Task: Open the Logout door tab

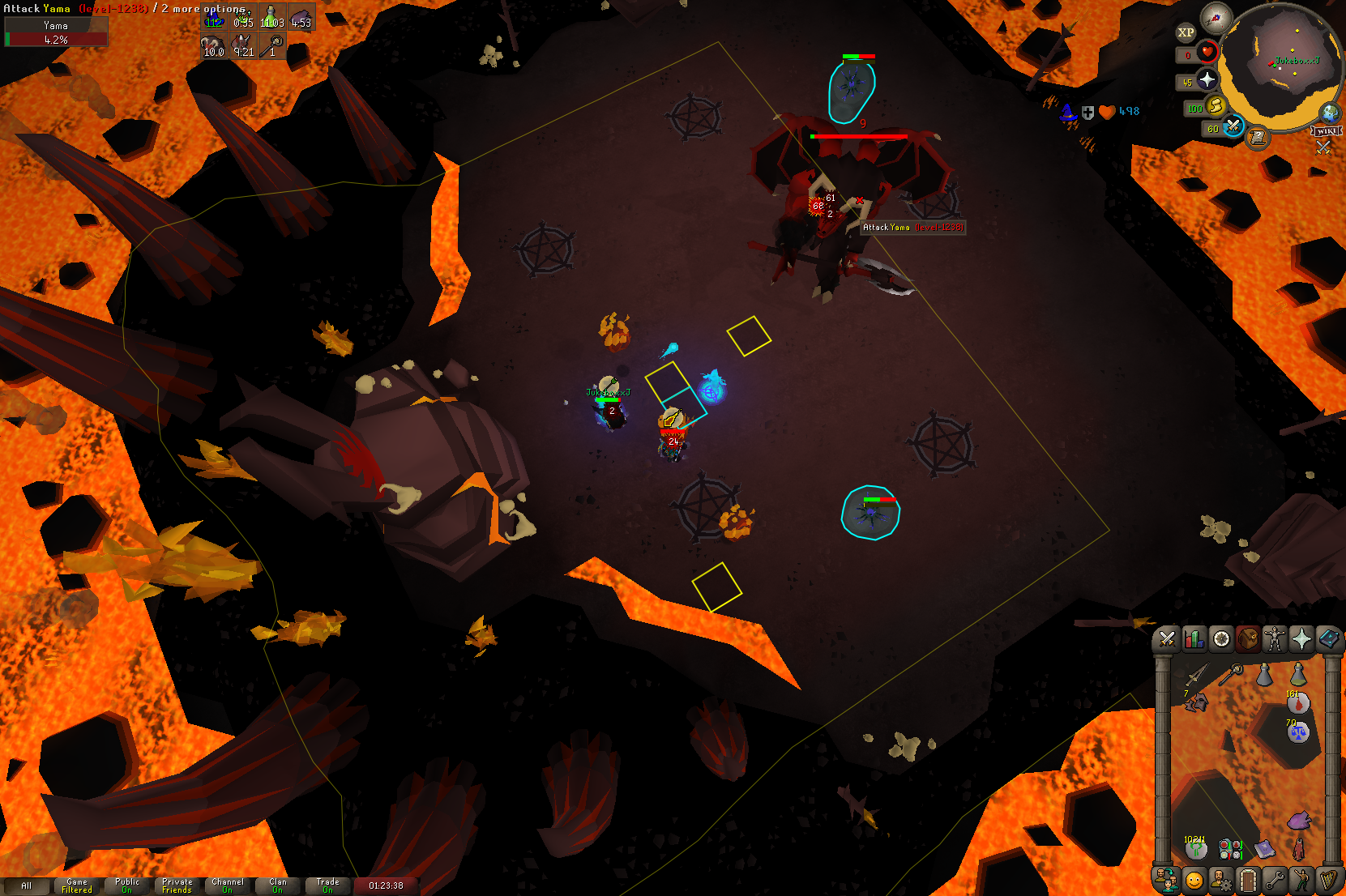Action: [x=1248, y=879]
